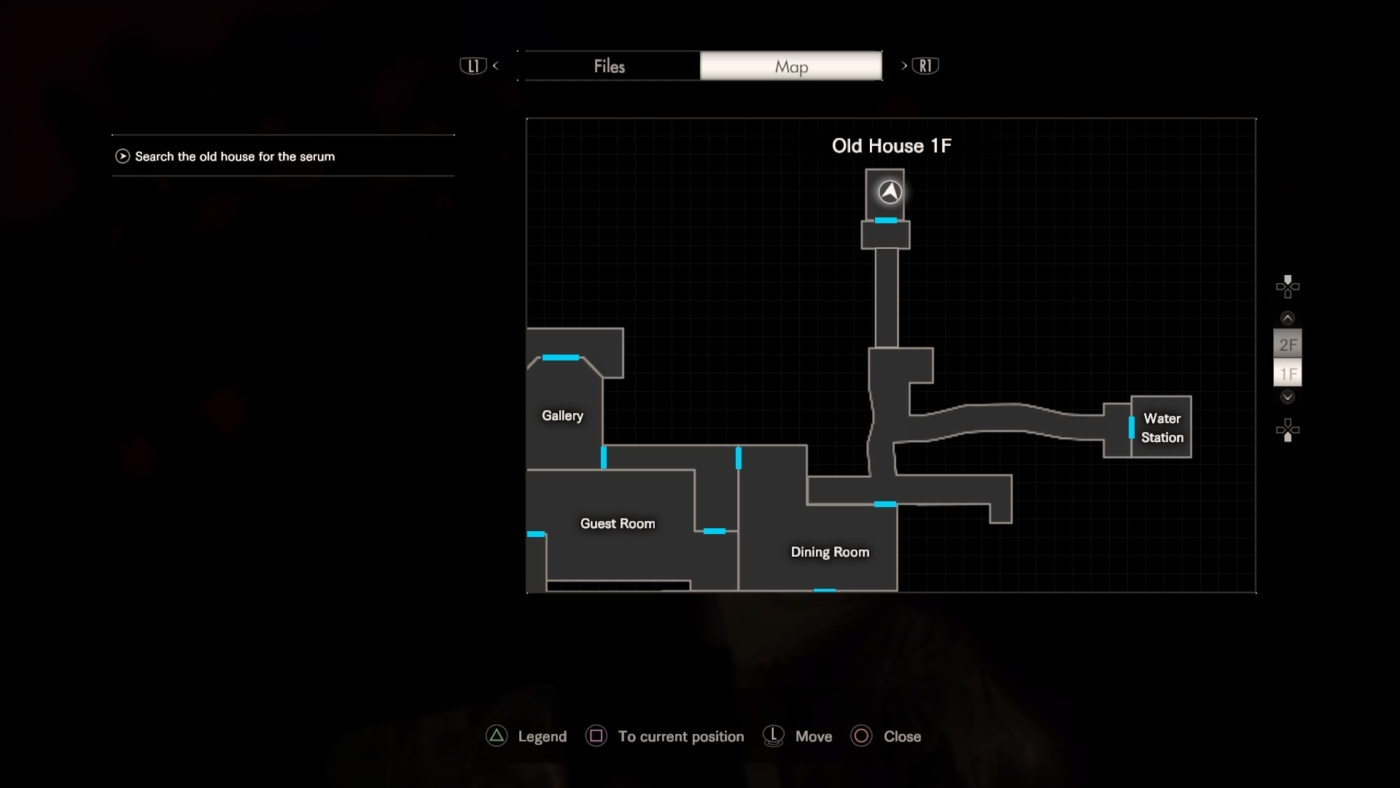
Task: Click the up arrow above the floor selector
Action: tap(1288, 318)
